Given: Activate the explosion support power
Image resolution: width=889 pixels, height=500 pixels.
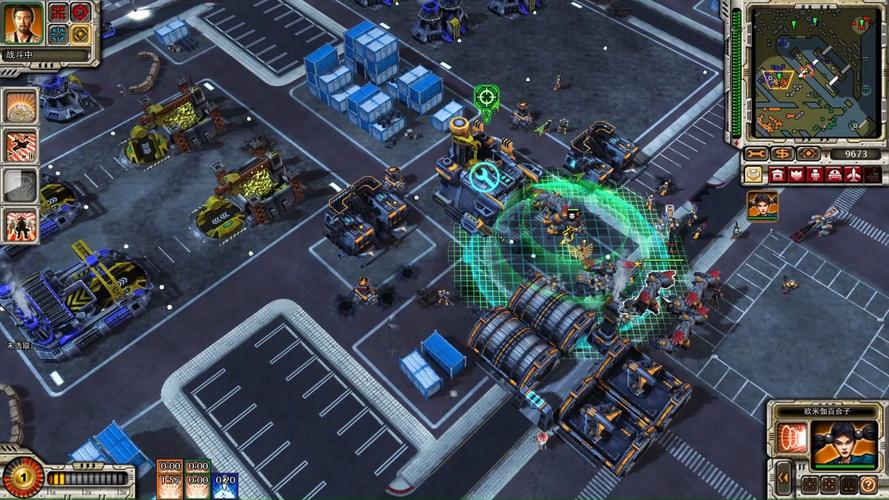Looking at the screenshot, I should coord(20,105).
